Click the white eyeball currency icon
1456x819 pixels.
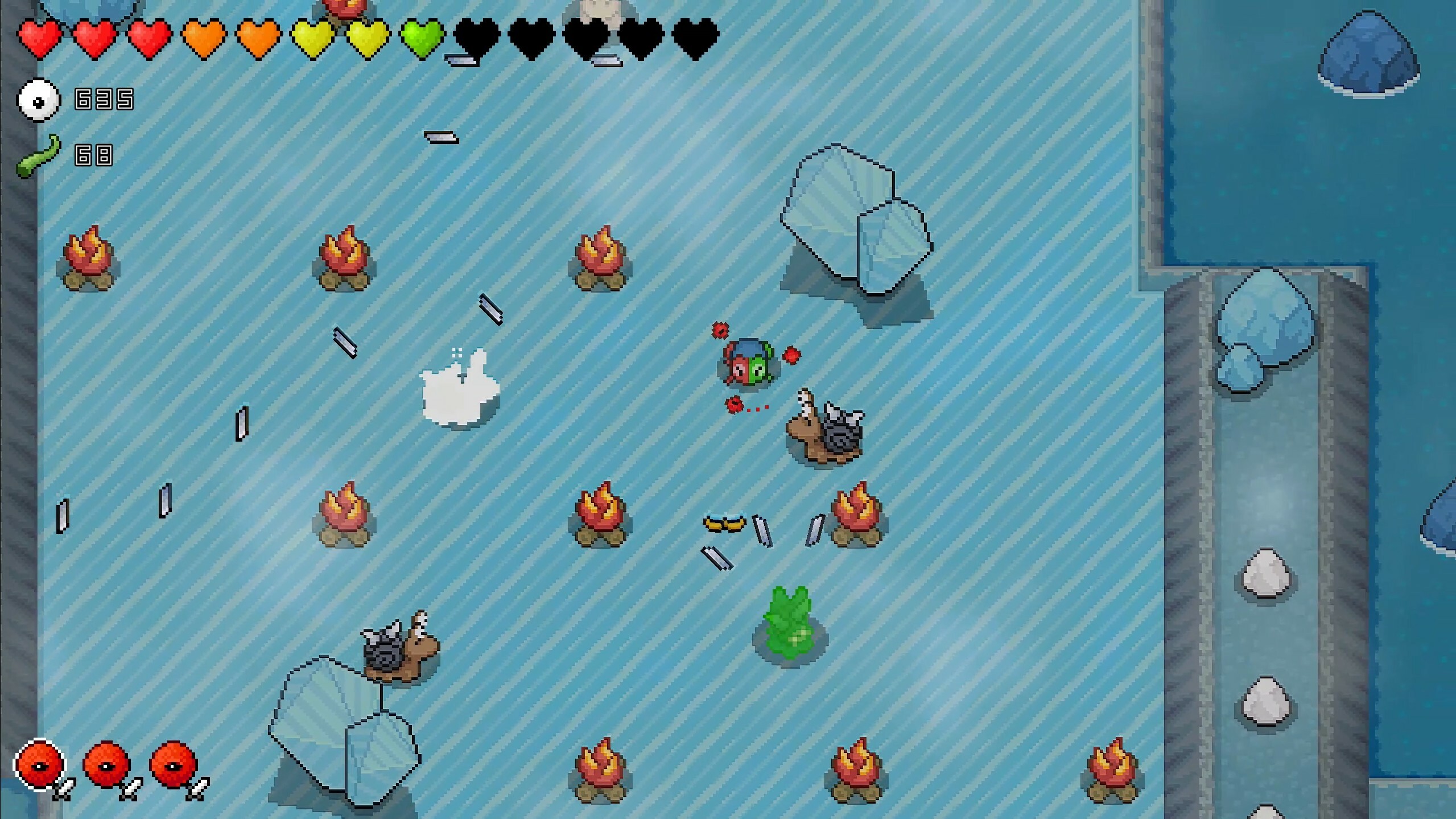point(38,100)
